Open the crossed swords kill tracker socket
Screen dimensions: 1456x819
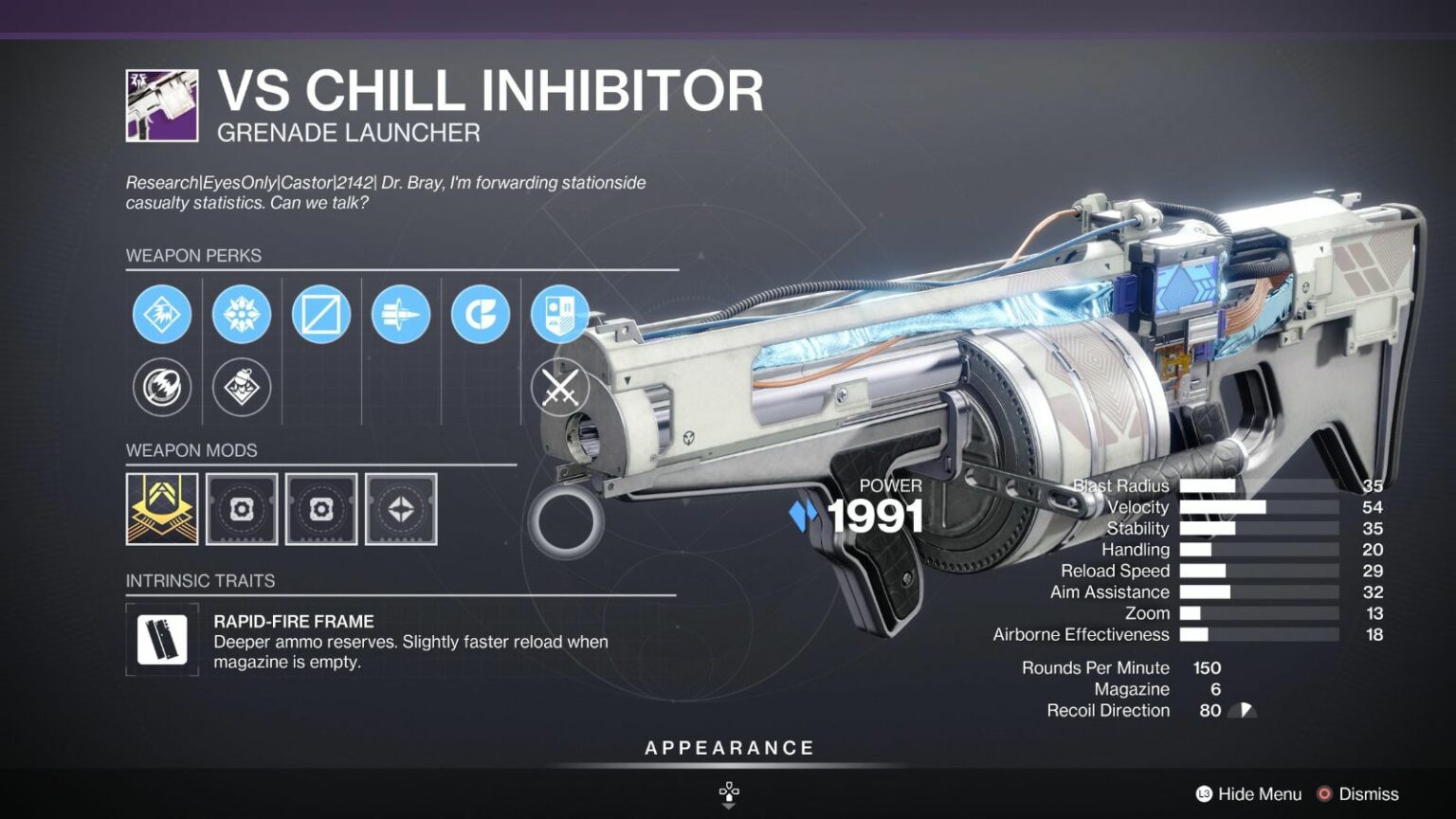coord(559,388)
